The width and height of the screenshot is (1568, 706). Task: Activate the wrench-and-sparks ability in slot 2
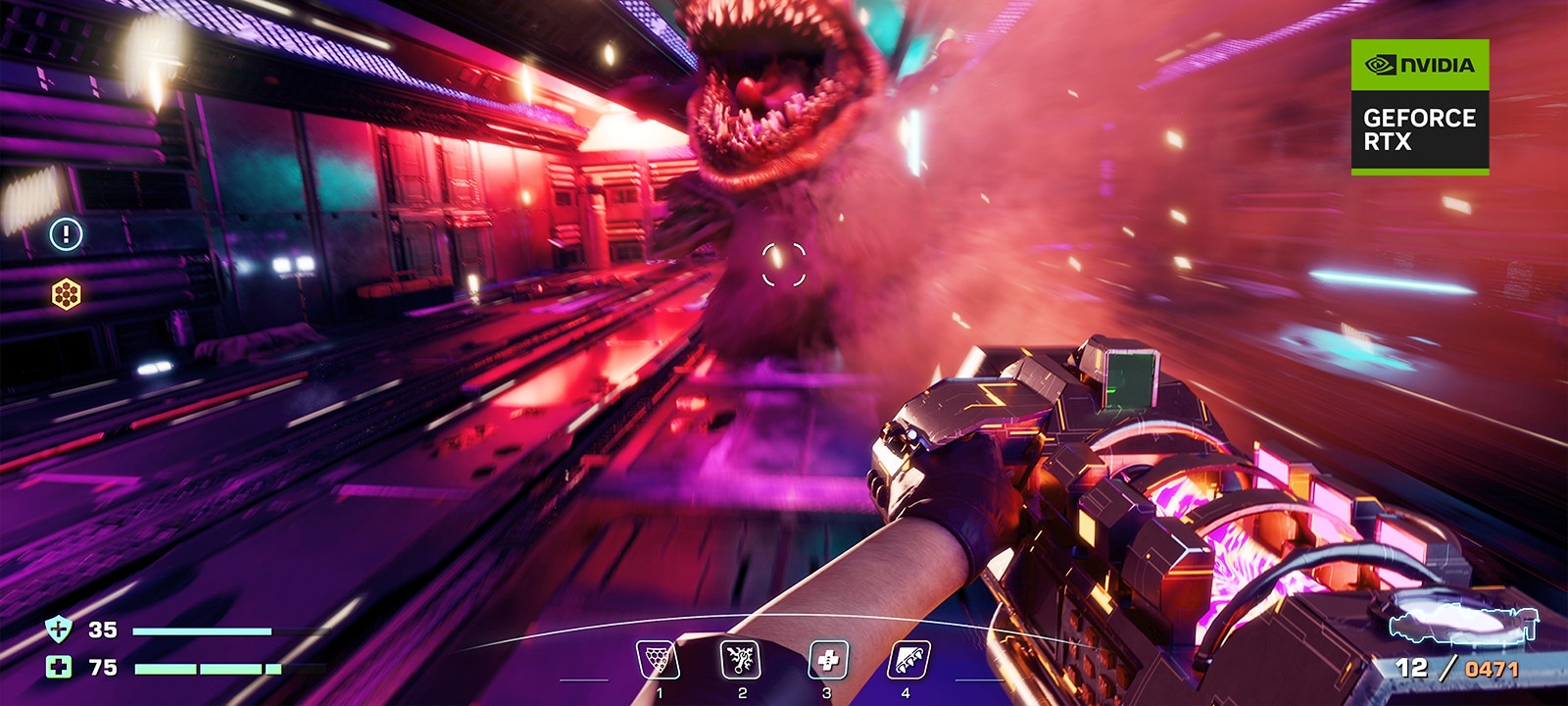point(740,660)
